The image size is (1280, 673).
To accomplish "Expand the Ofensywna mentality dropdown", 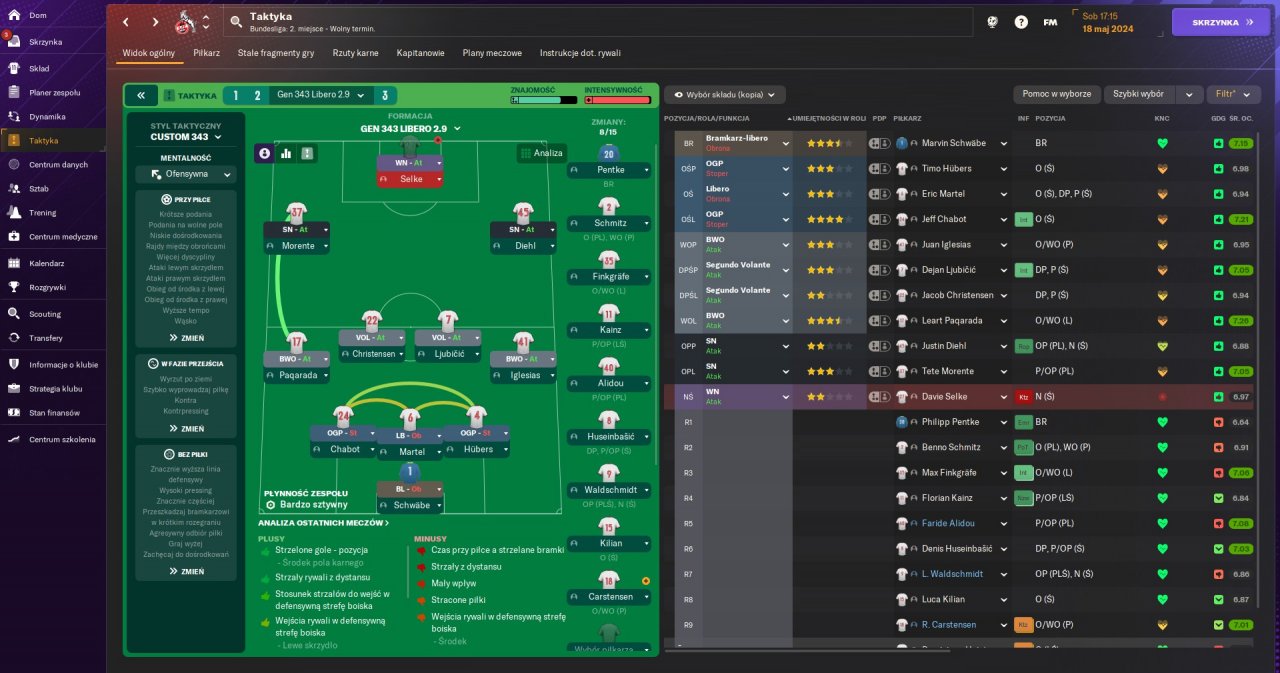I will [x=185, y=174].
